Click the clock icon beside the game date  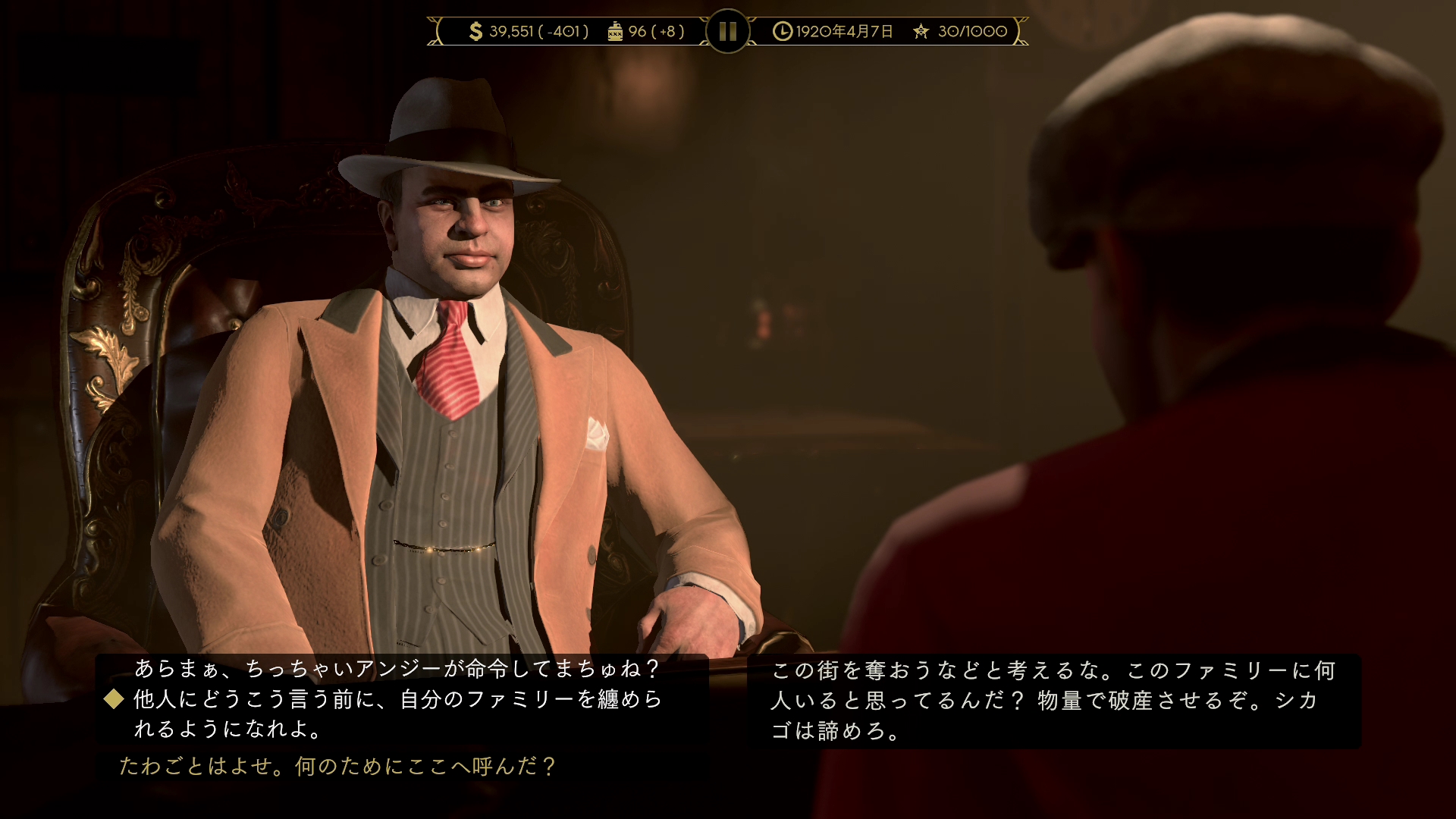[781, 32]
